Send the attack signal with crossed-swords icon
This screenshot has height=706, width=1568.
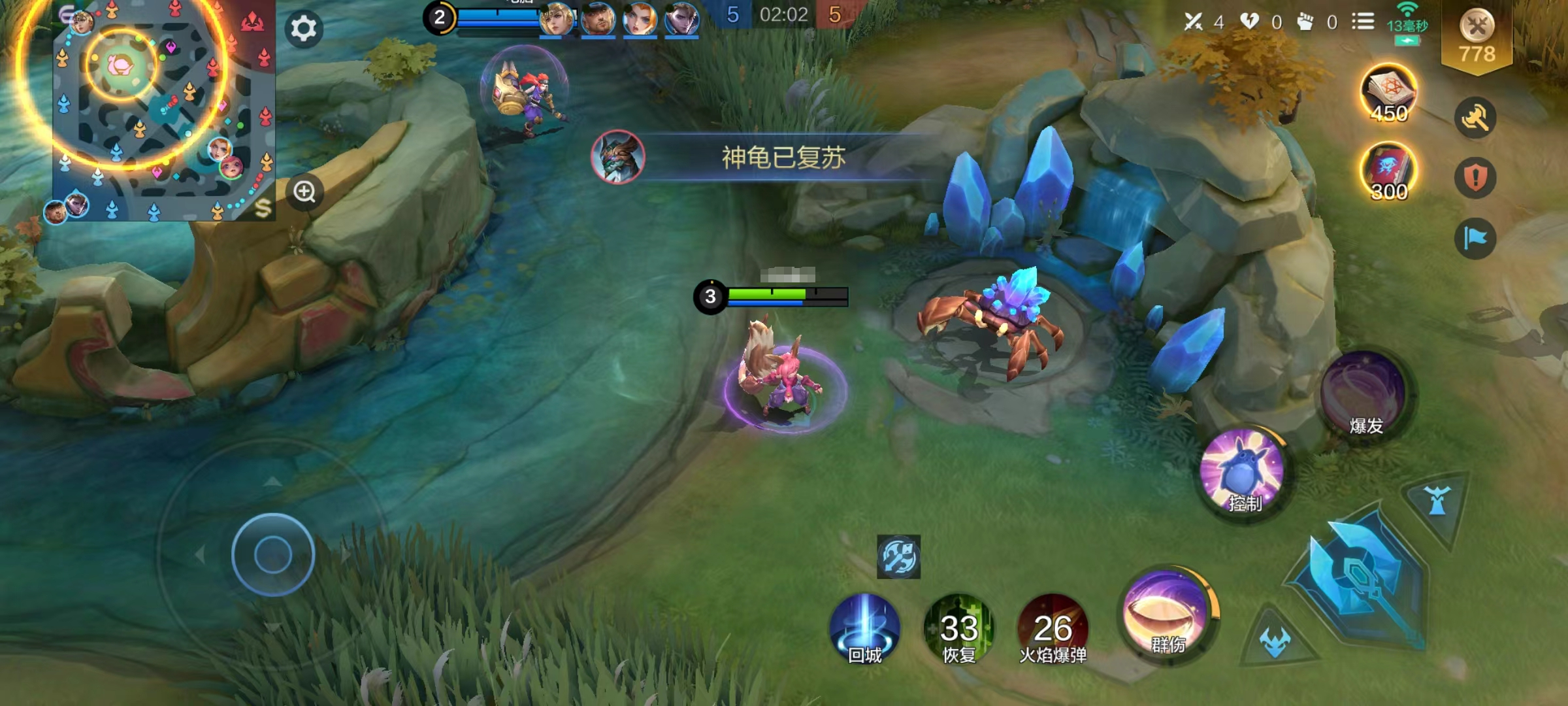[x=1475, y=118]
